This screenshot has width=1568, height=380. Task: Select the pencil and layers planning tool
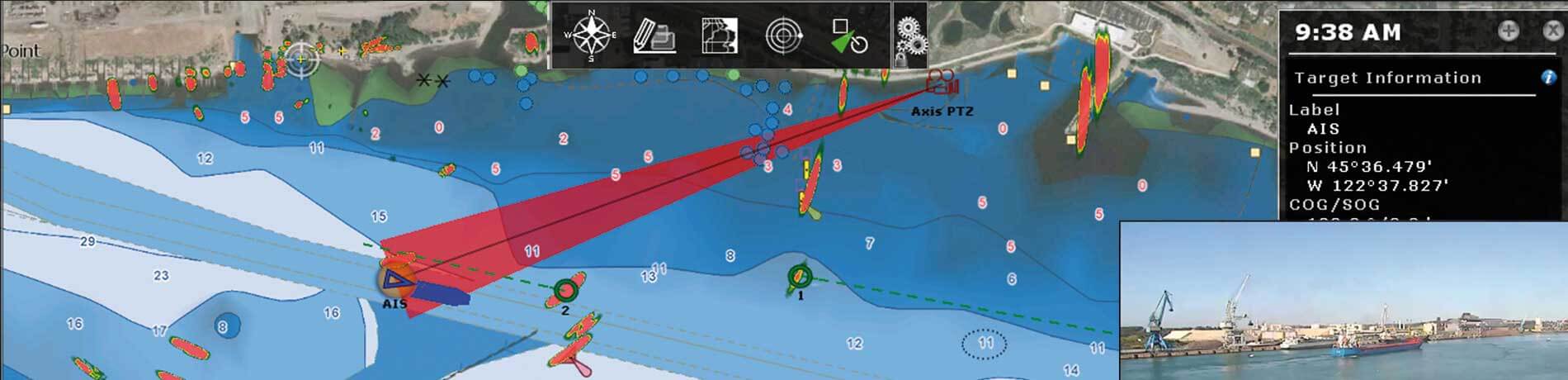[654, 36]
